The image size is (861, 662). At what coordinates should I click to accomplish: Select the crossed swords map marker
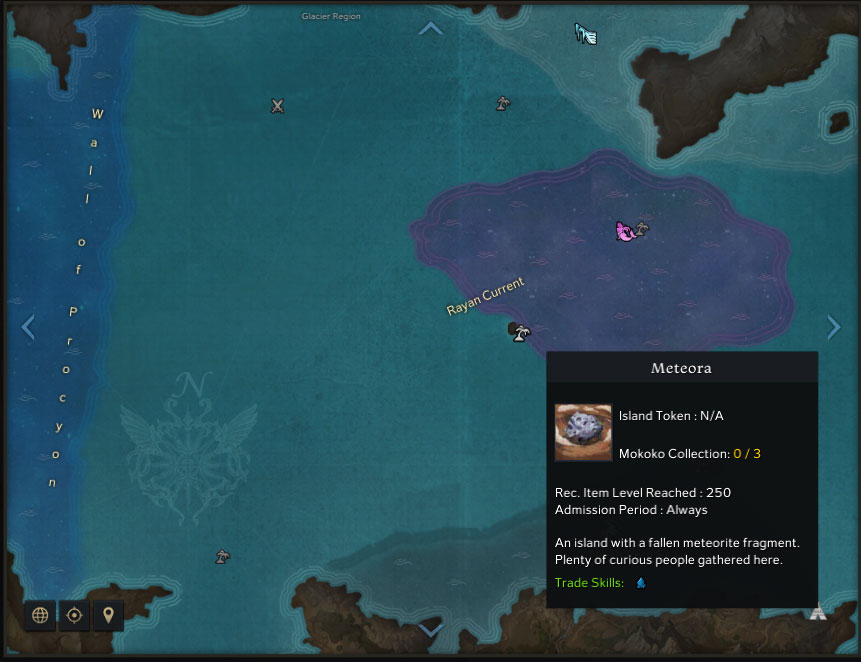tap(278, 106)
